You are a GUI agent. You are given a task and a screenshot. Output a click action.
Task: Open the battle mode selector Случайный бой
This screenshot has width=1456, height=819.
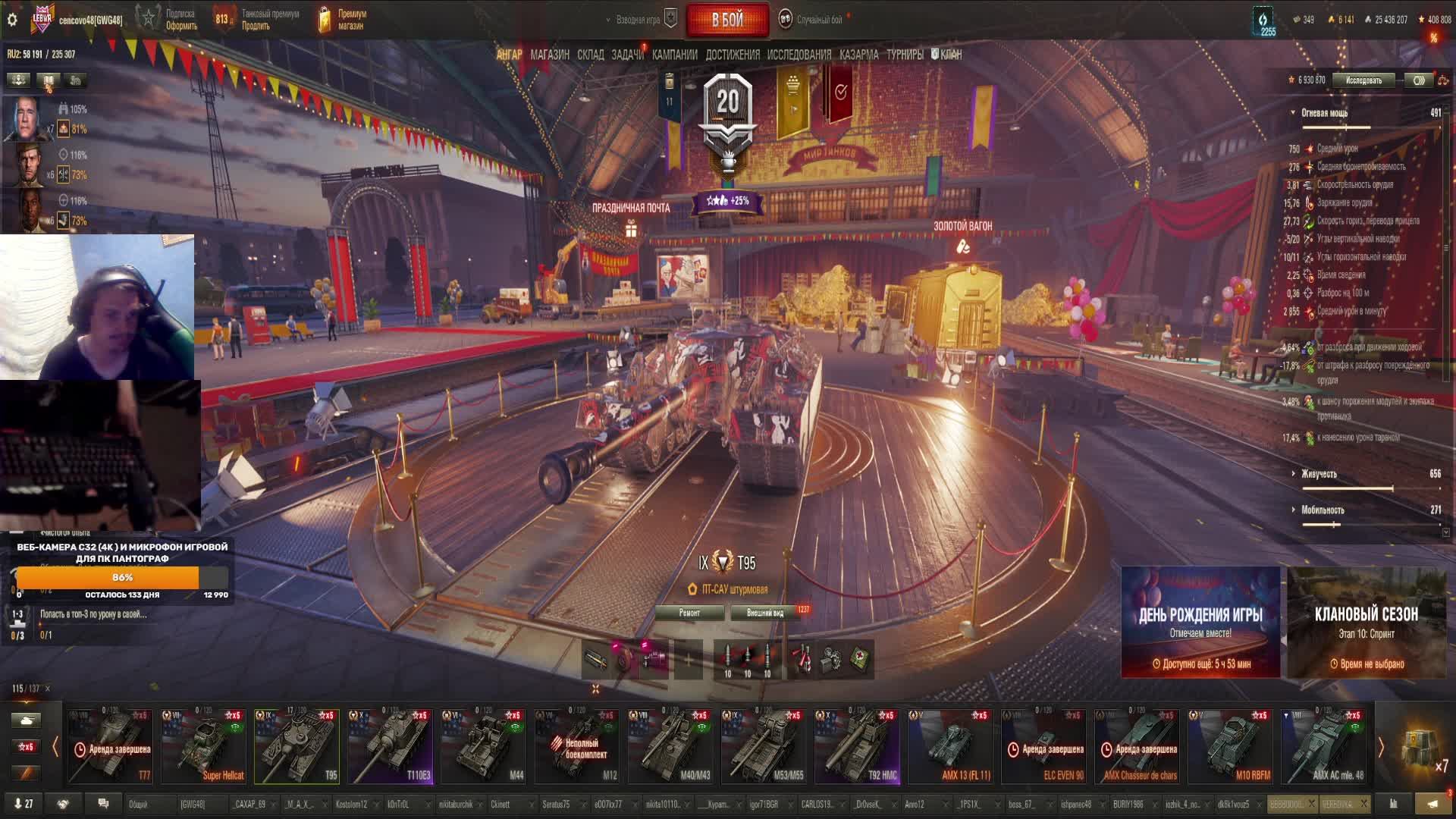click(818, 20)
